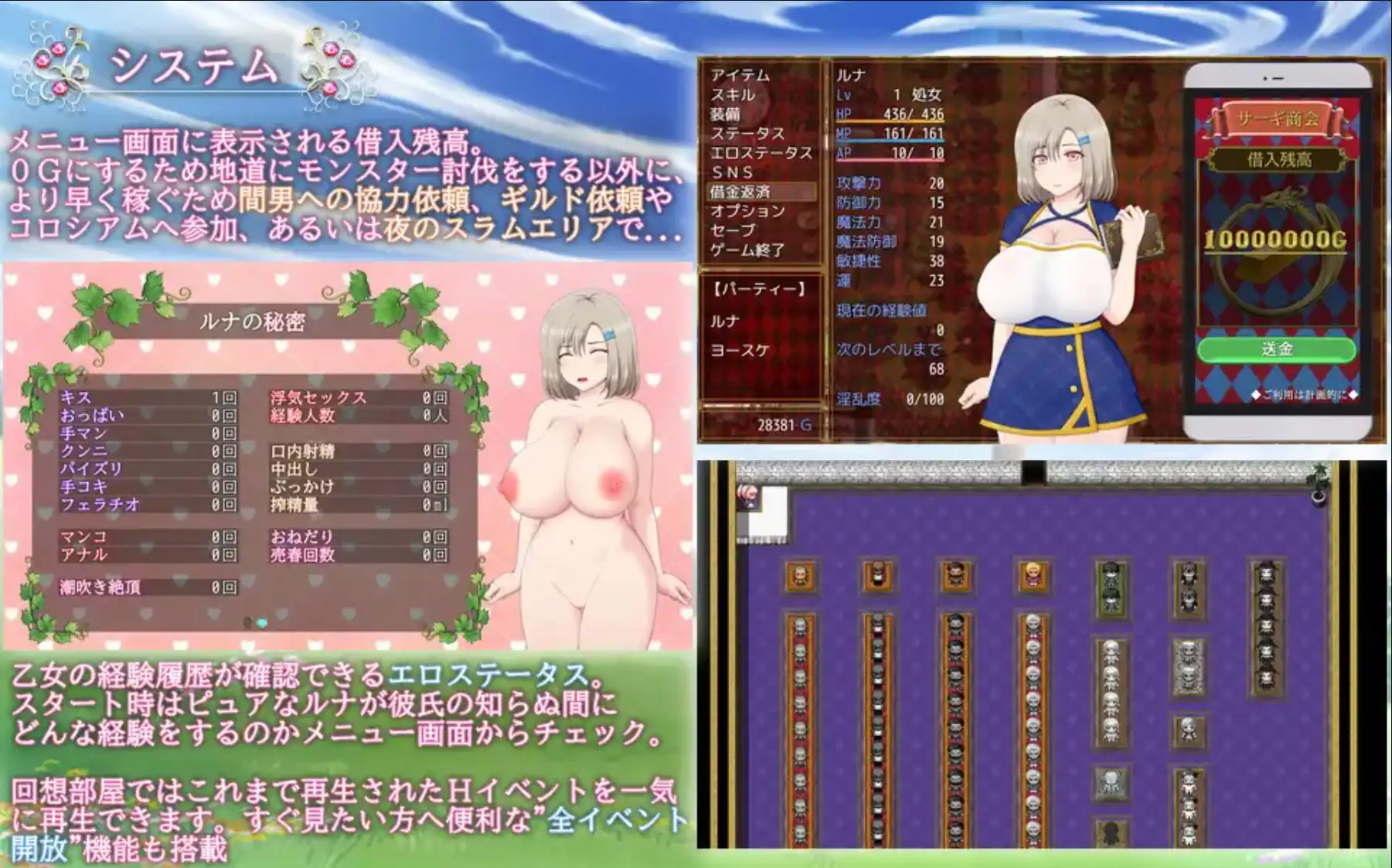1392x868 pixels.
Task: Choose ゲーム終了 to quit the game
Action: pyautogui.click(x=748, y=248)
